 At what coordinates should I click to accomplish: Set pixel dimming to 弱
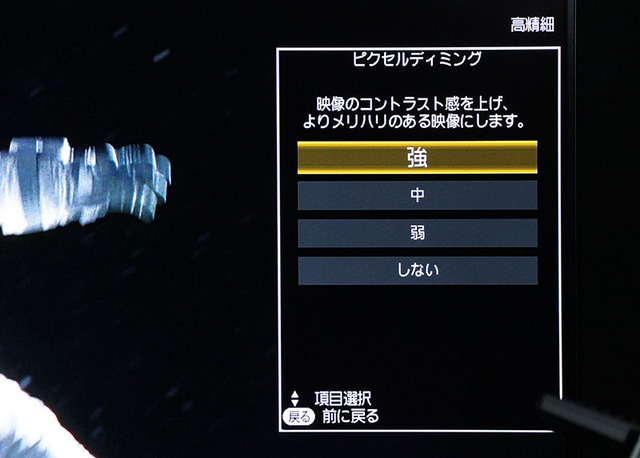tap(417, 233)
